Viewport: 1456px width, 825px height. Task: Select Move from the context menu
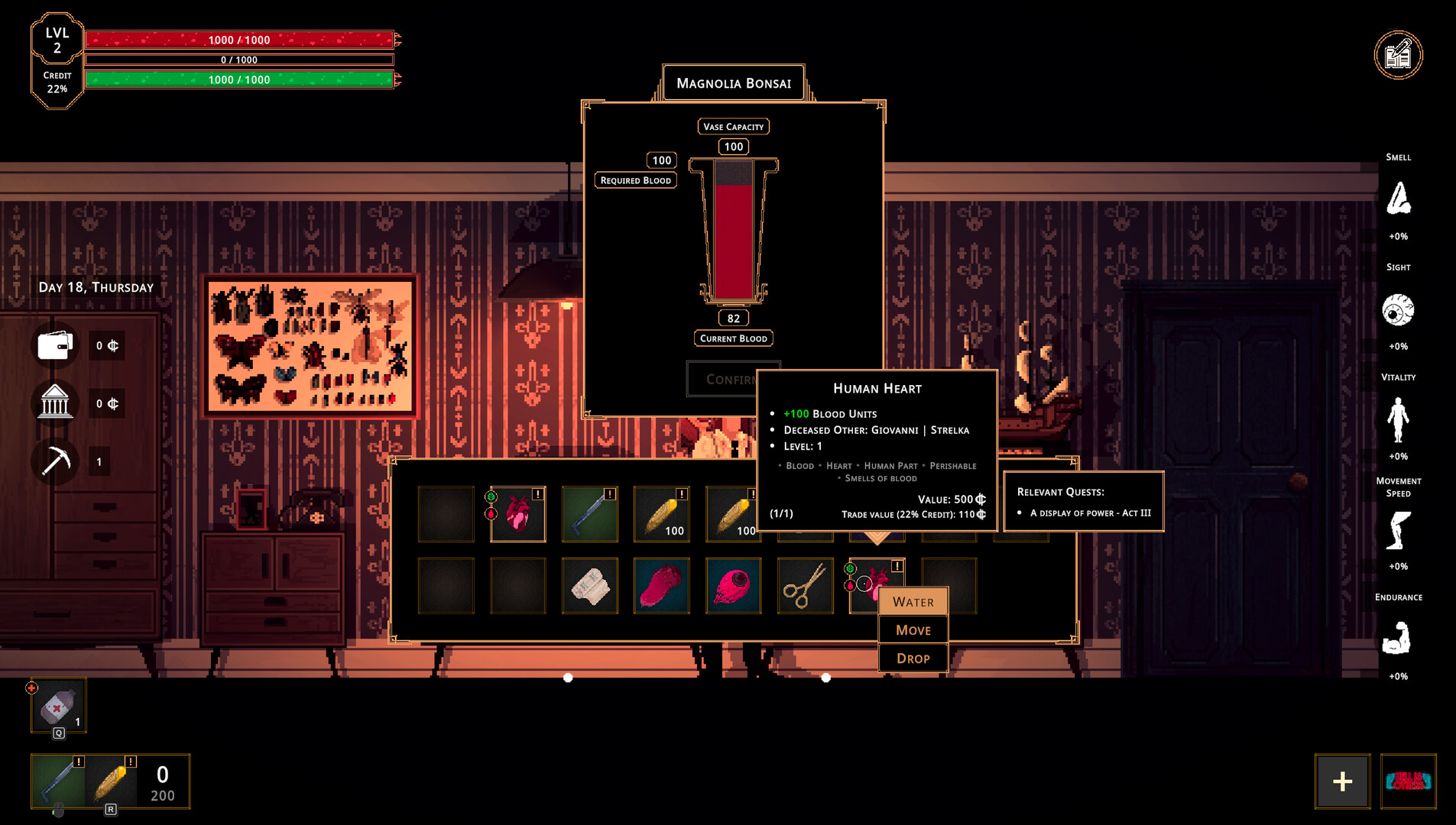[x=913, y=629]
